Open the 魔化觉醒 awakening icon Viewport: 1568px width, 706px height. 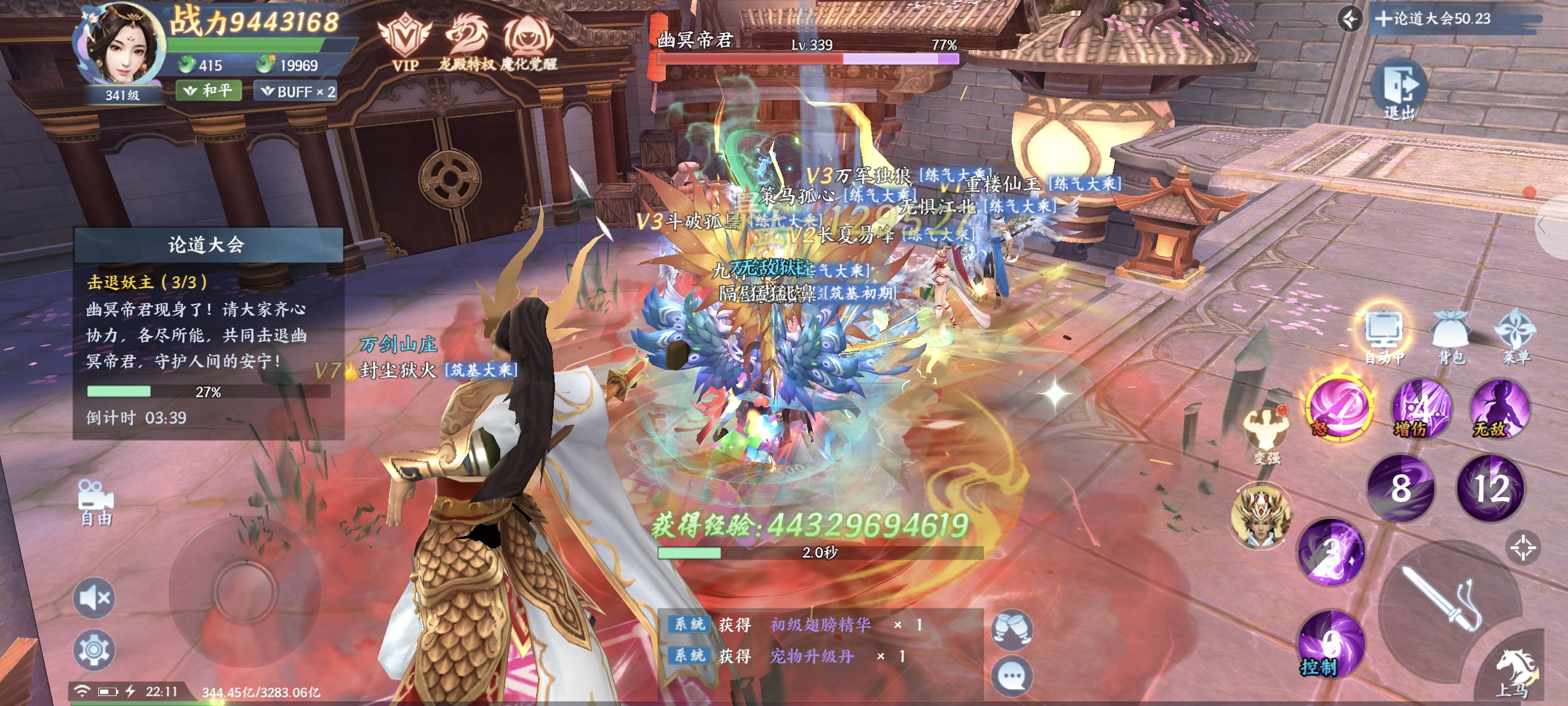[x=528, y=41]
